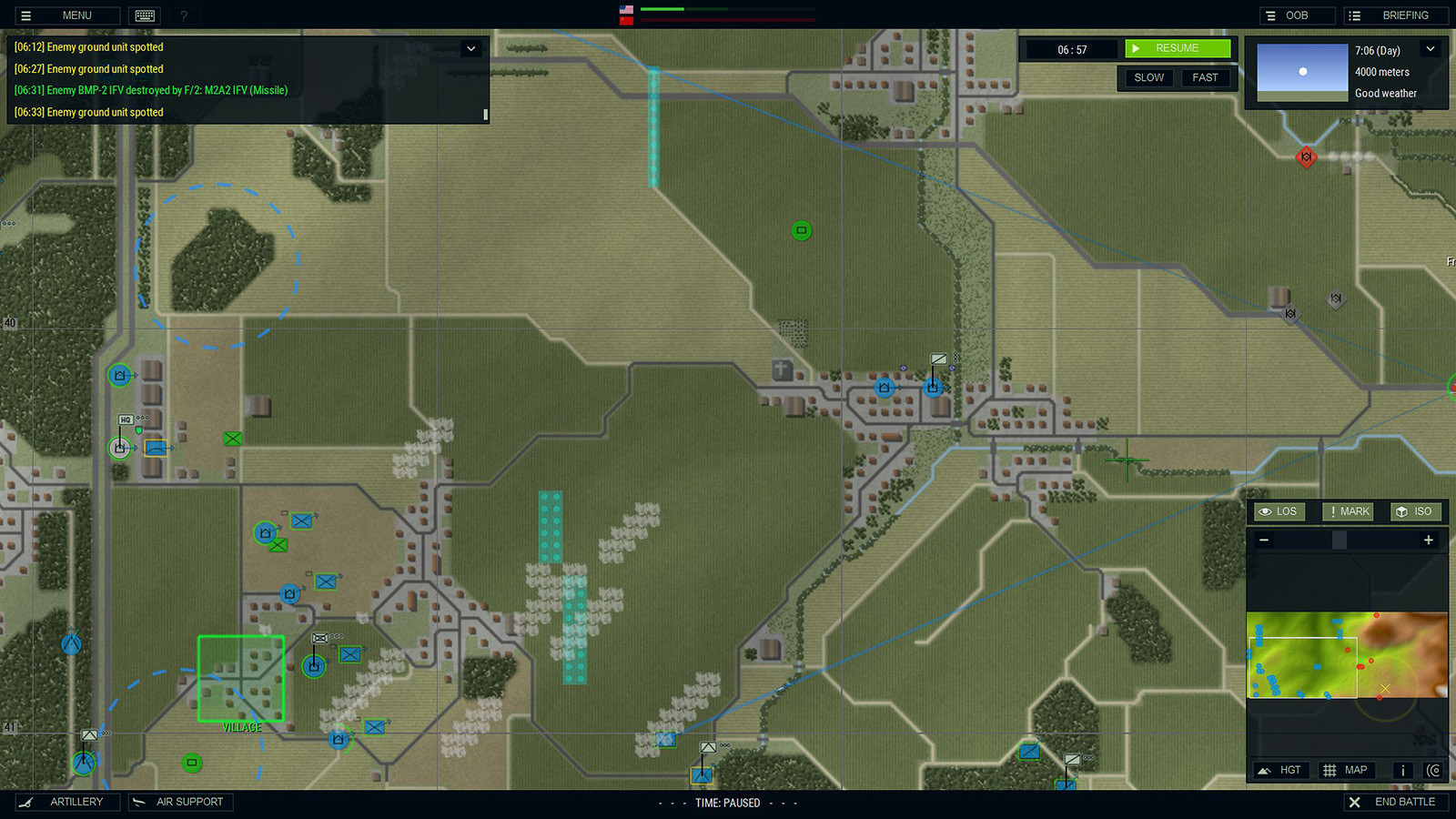The width and height of the screenshot is (1456, 819).
Task: Toggle the MAP grid icon on the minimap
Action: click(1346, 770)
